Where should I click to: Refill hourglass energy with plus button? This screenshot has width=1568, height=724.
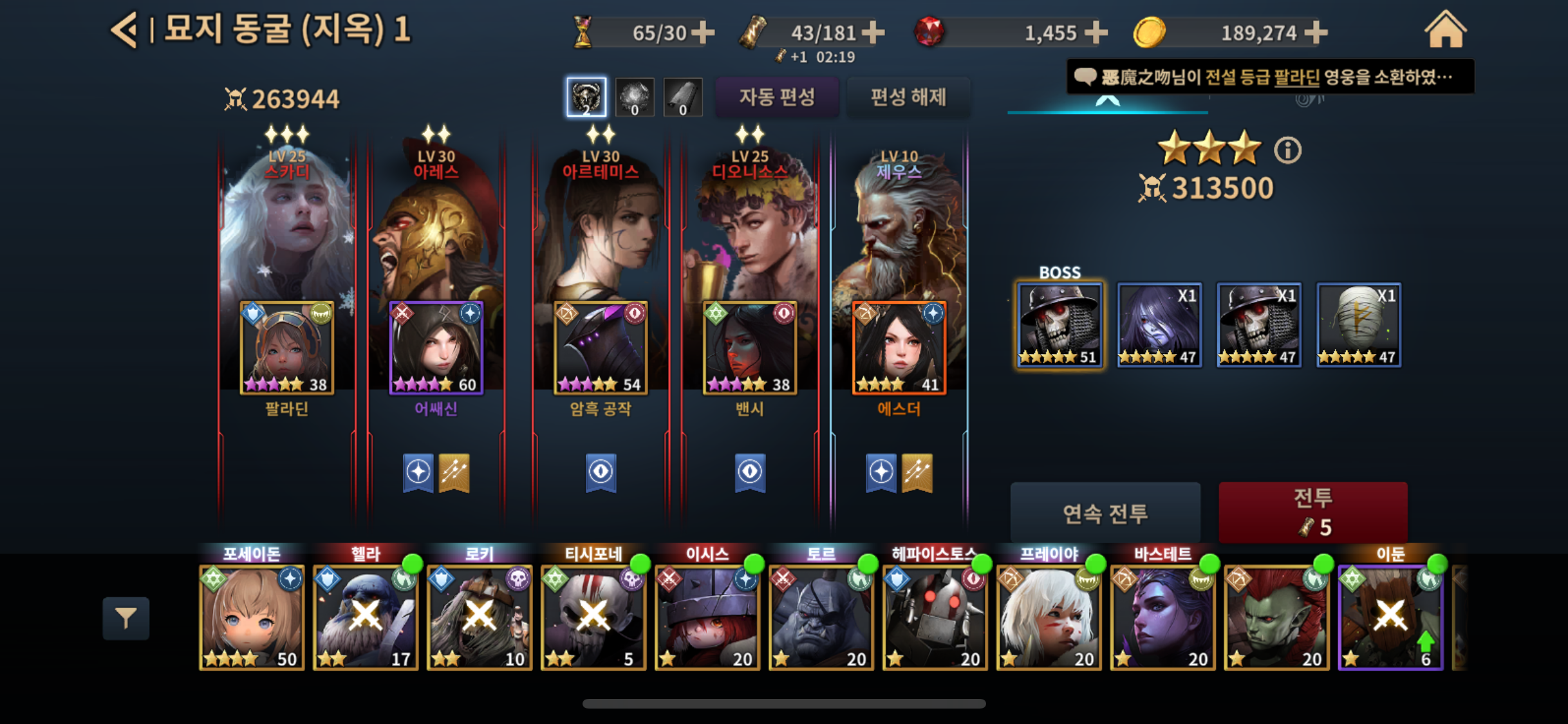[703, 32]
